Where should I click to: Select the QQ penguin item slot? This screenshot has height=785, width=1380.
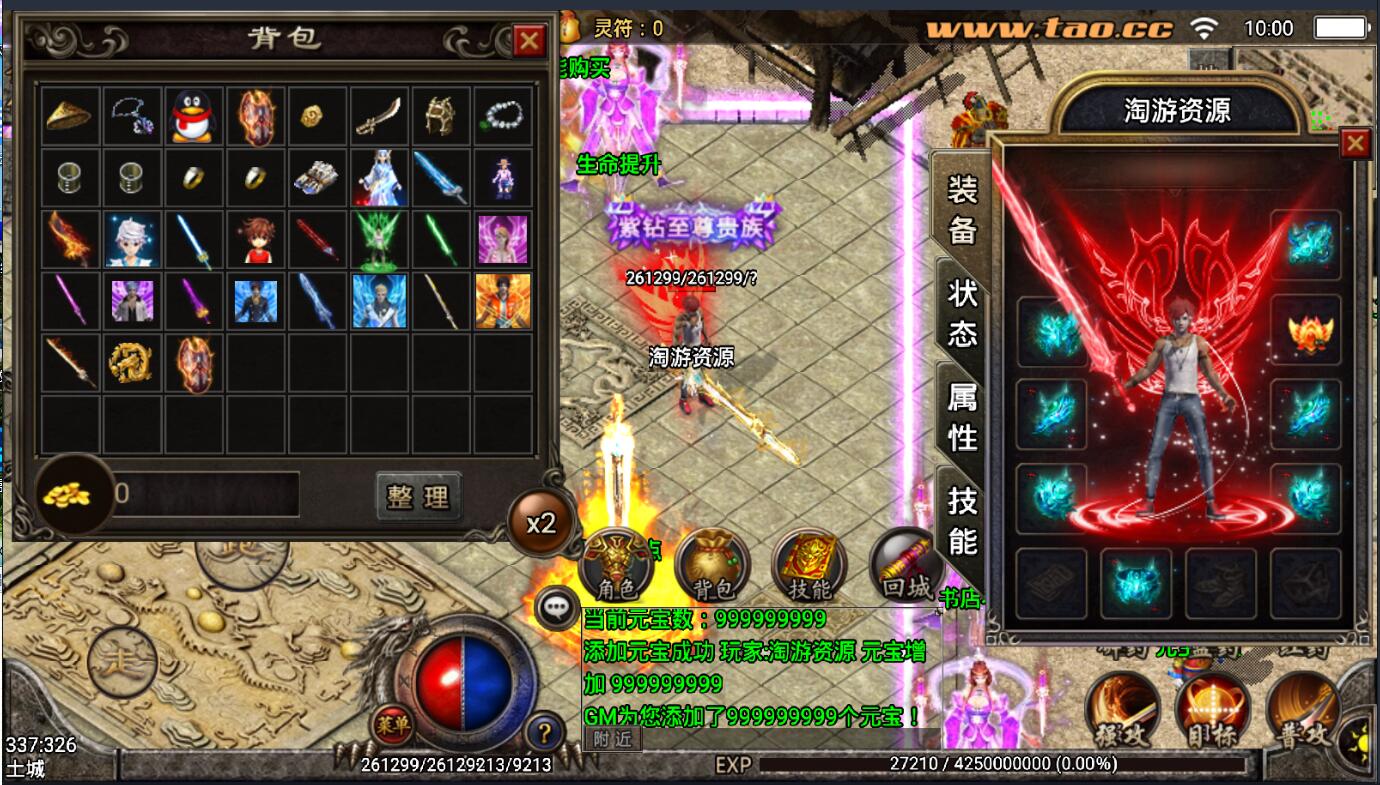coord(194,116)
